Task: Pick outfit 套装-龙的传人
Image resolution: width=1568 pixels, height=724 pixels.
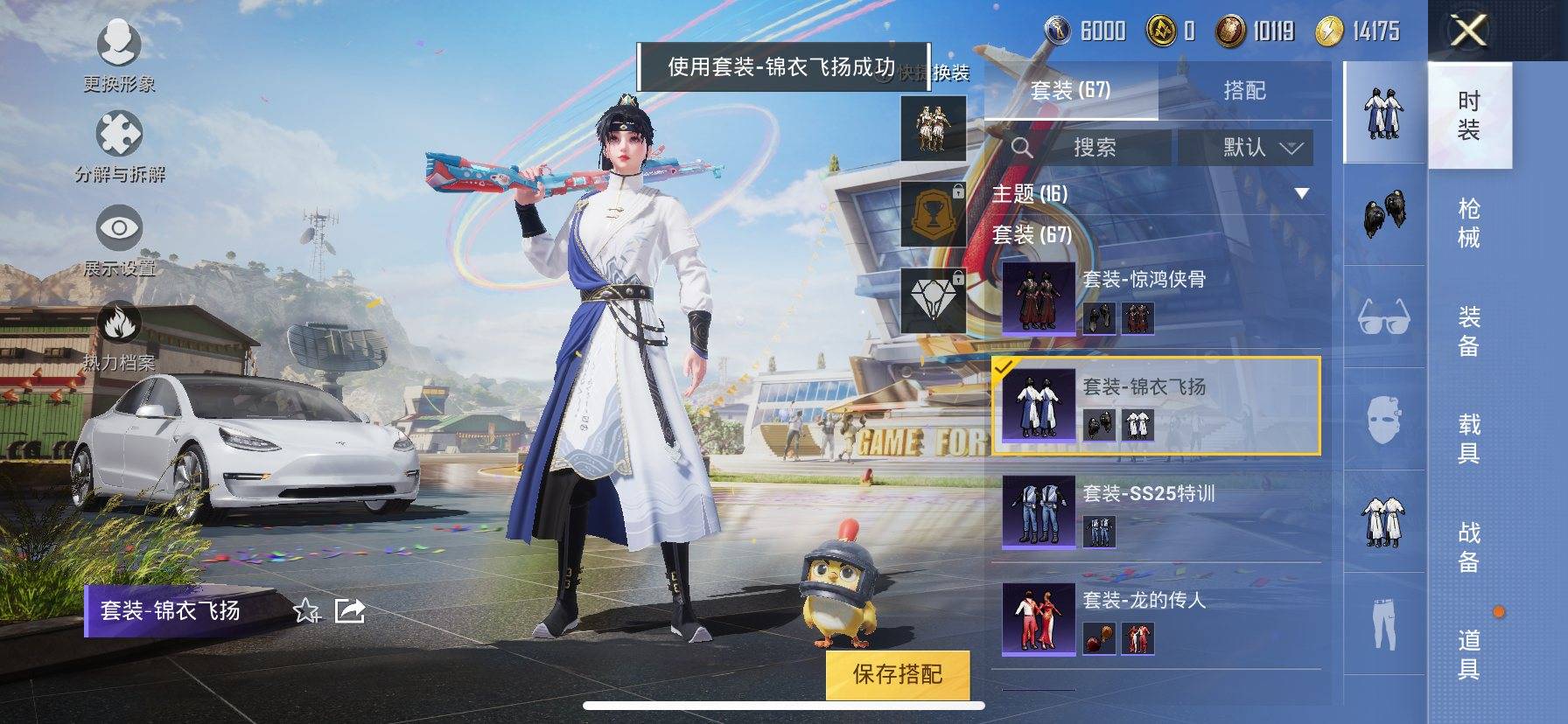Action: click(x=1155, y=619)
